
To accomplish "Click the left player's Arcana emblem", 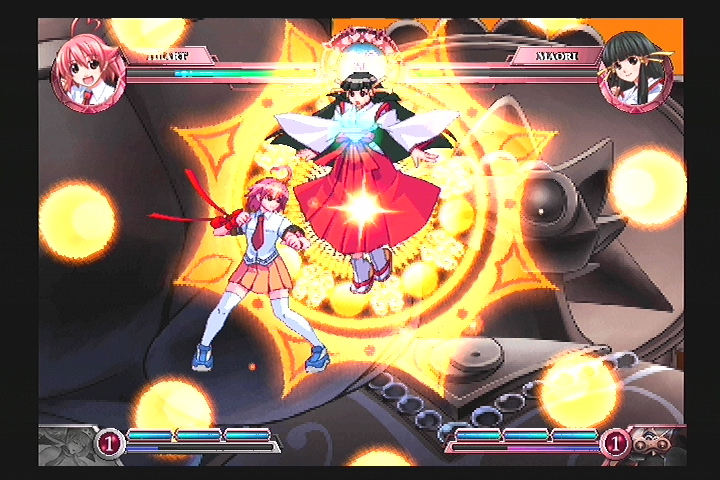I will (x=66, y=444).
